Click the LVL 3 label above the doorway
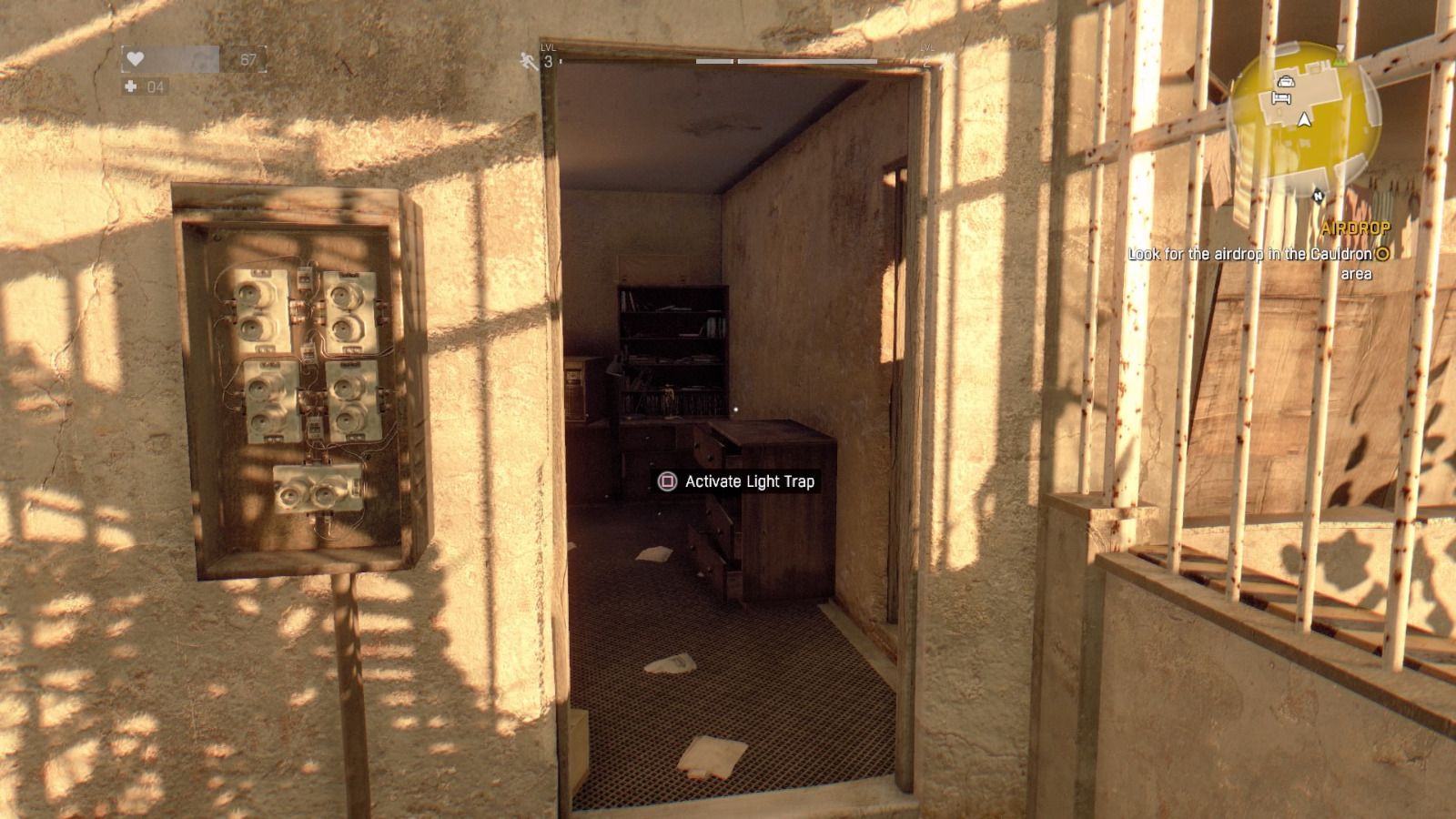Screen dimensions: 1456x819 (x=547, y=55)
